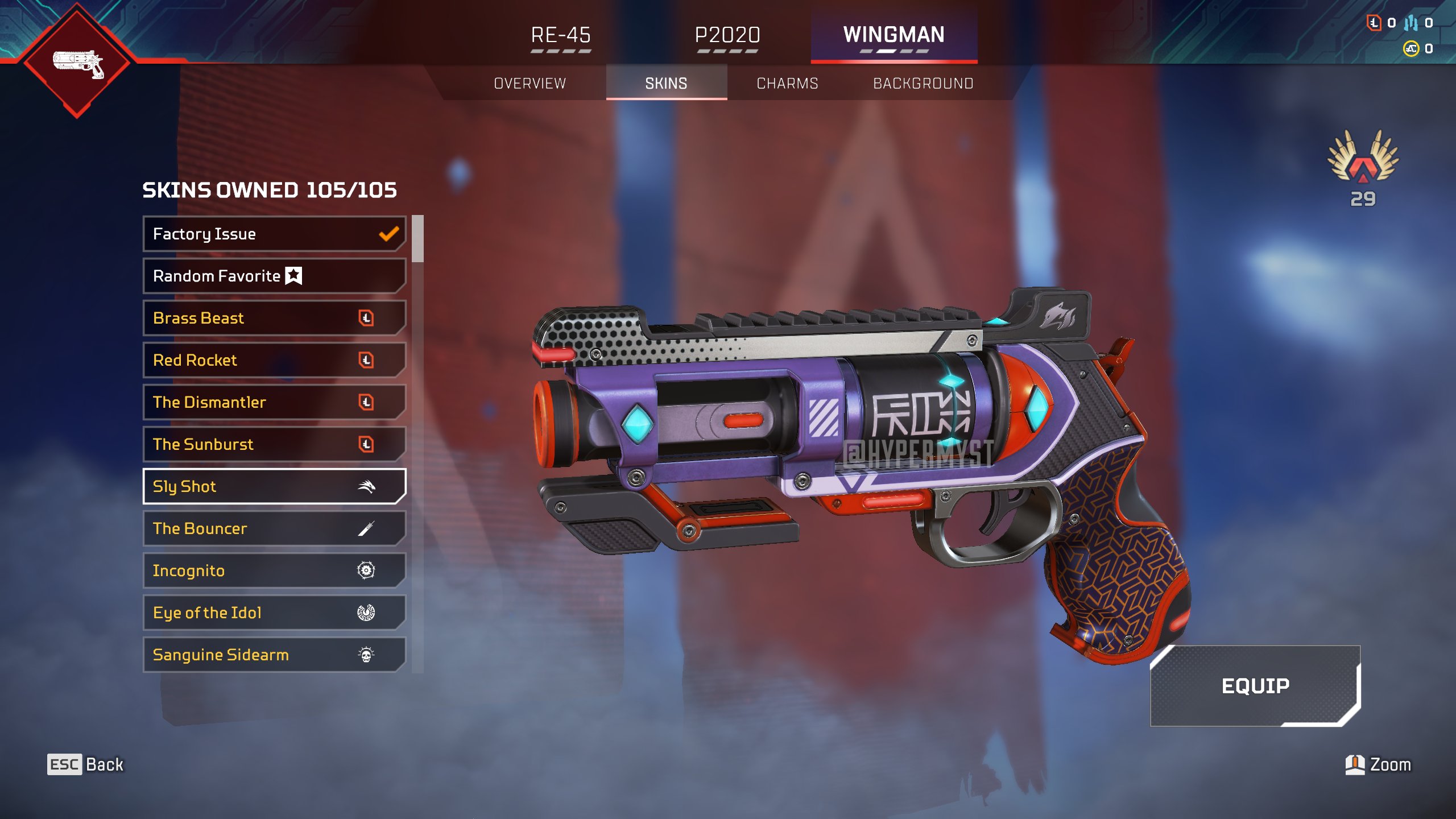Preview The Bouncer skin
This screenshot has width=1456, height=819.
tap(274, 528)
